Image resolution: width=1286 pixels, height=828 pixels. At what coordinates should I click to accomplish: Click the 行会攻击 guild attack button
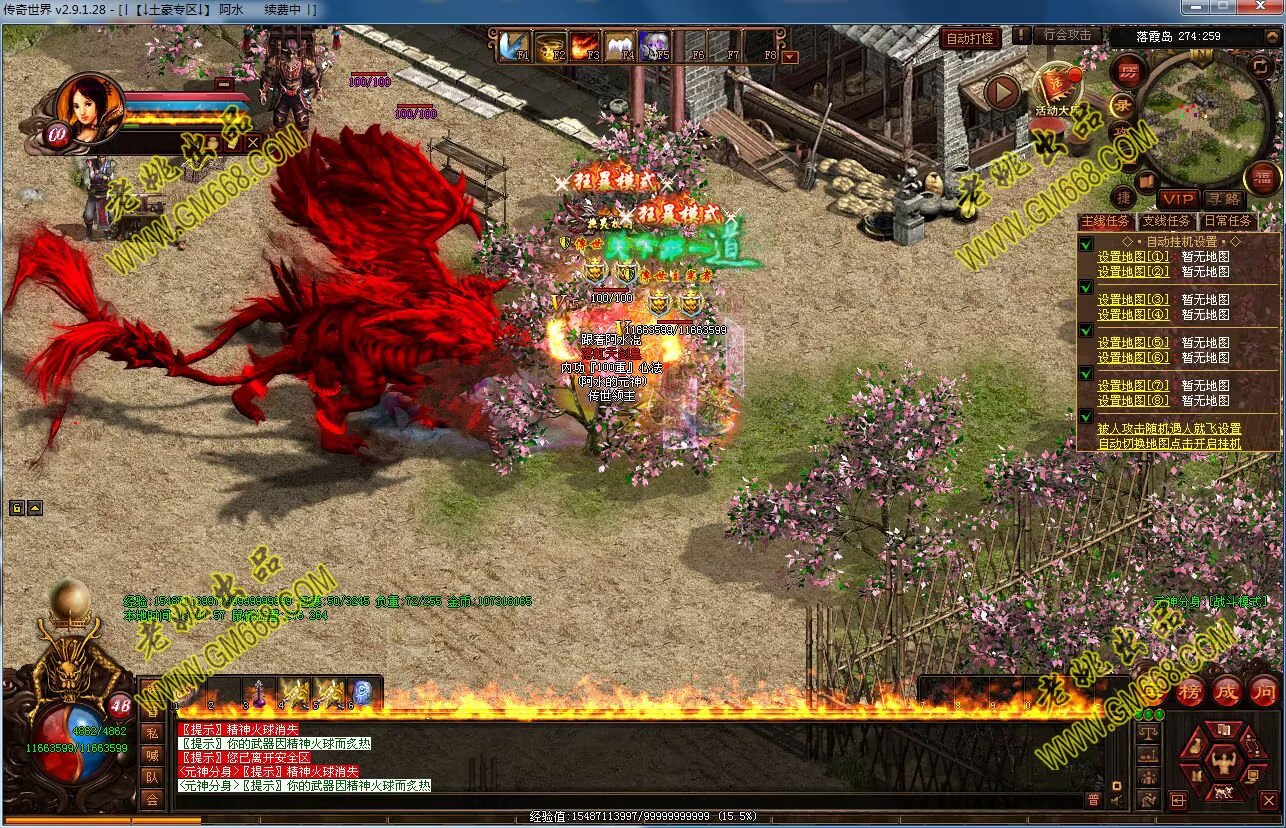(1067, 35)
